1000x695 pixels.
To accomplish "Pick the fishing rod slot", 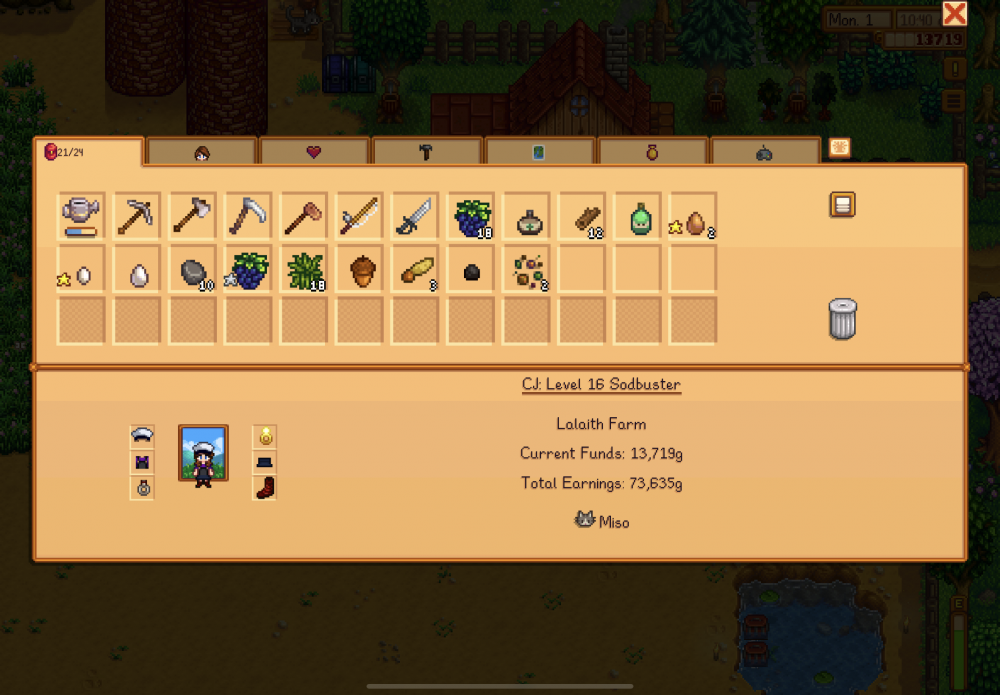I will click(x=361, y=216).
